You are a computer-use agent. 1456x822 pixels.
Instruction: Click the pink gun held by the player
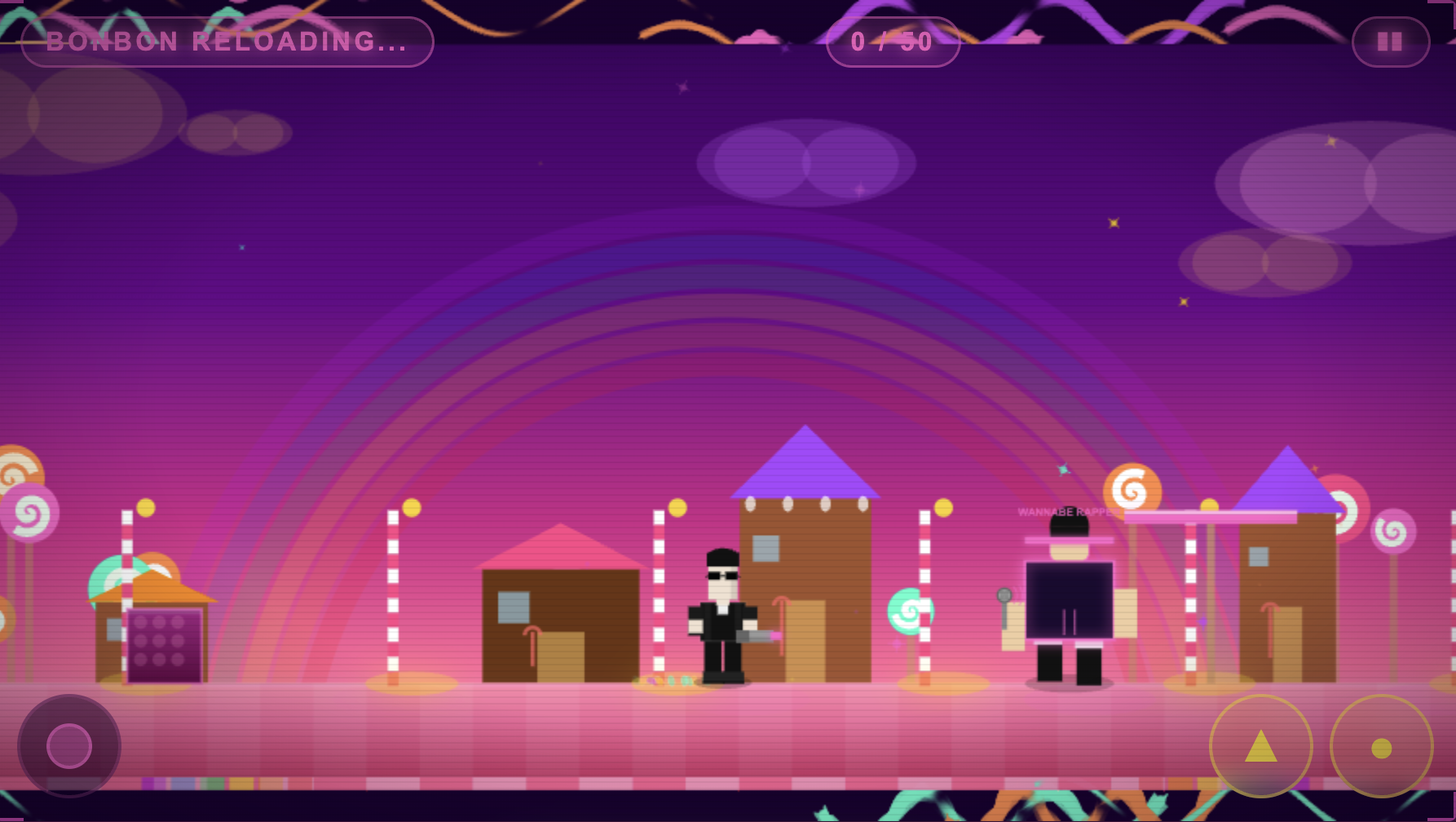[757, 634]
